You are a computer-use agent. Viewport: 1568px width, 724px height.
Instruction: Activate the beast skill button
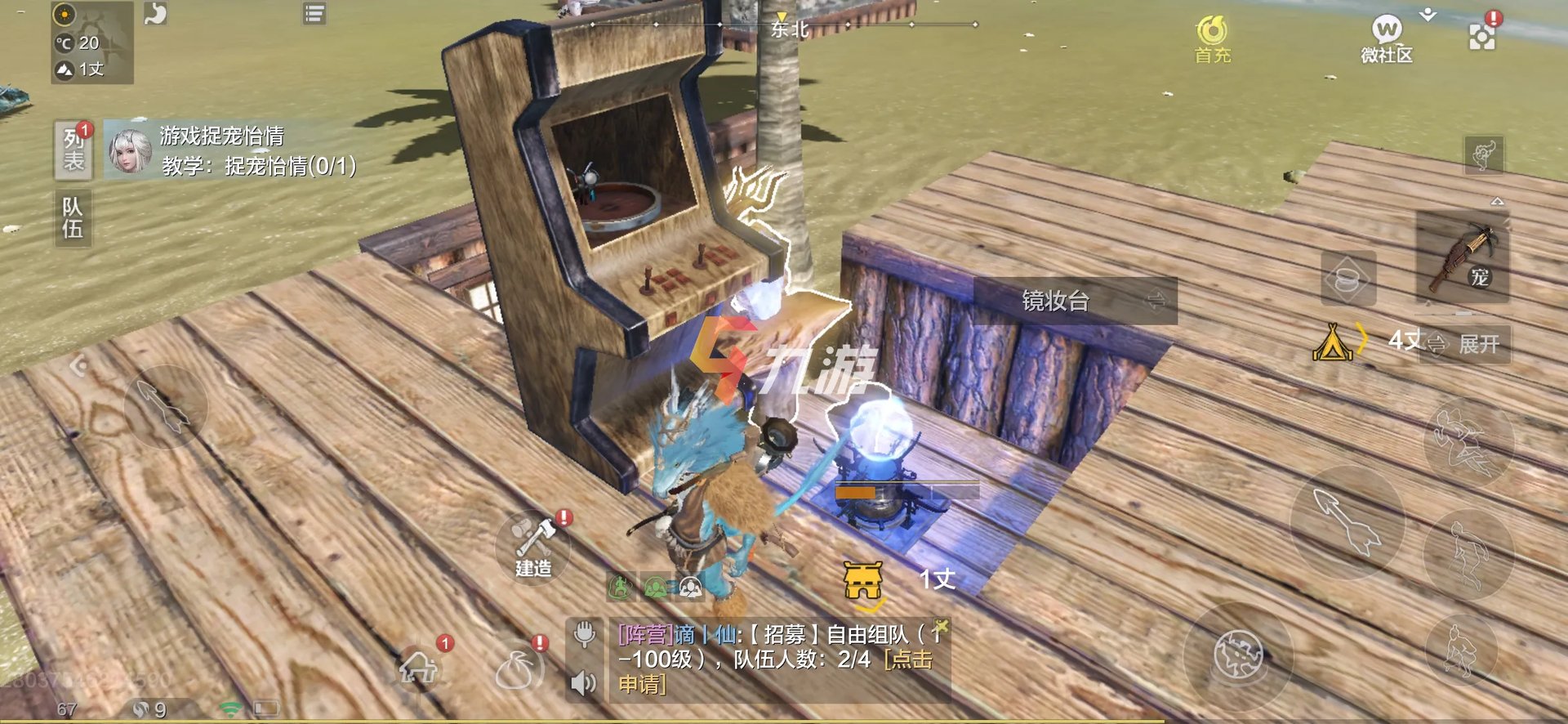point(1238,656)
